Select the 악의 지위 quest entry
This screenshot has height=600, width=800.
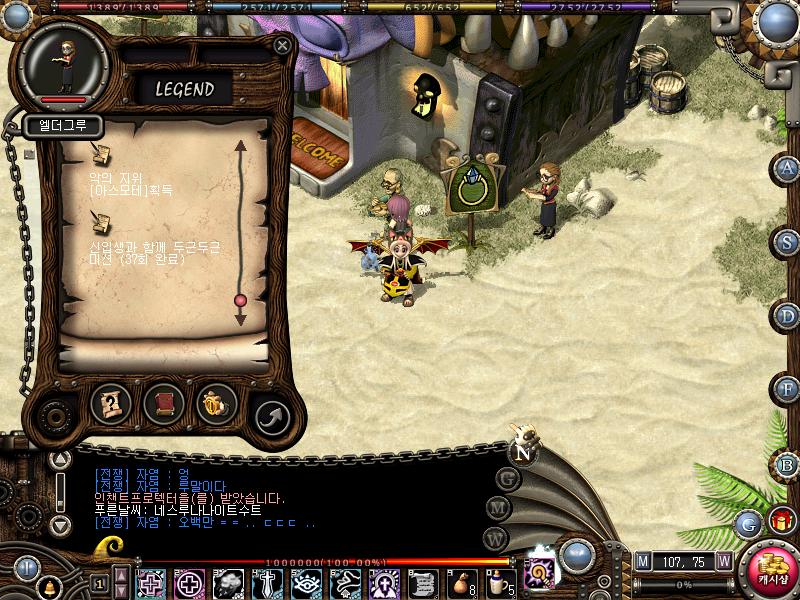tap(130, 182)
